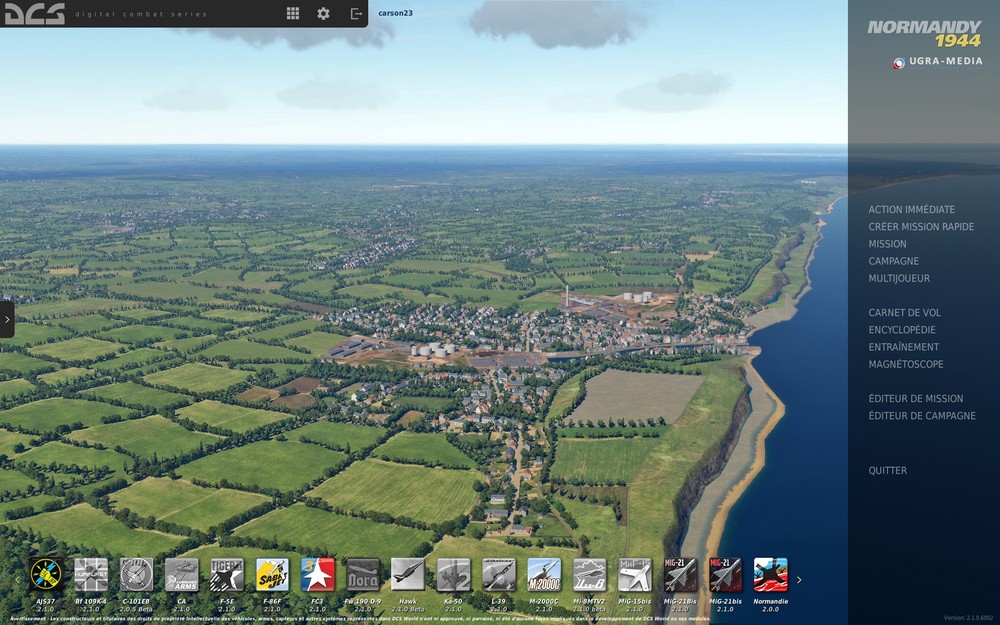This screenshot has height=625, width=1000.
Task: Select the AJS37 module icon
Action: click(46, 575)
